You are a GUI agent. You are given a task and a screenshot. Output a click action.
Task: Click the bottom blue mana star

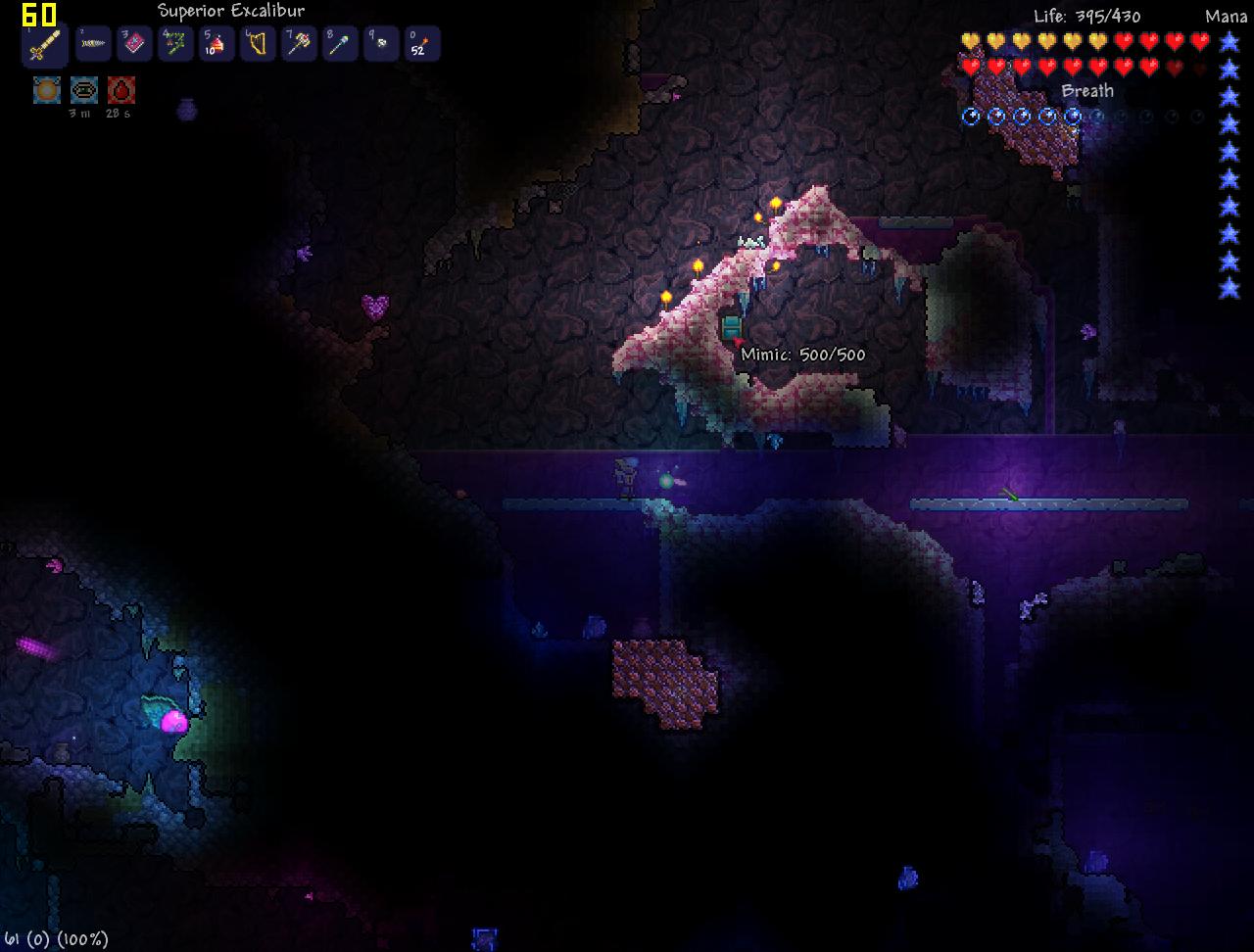(1228, 290)
